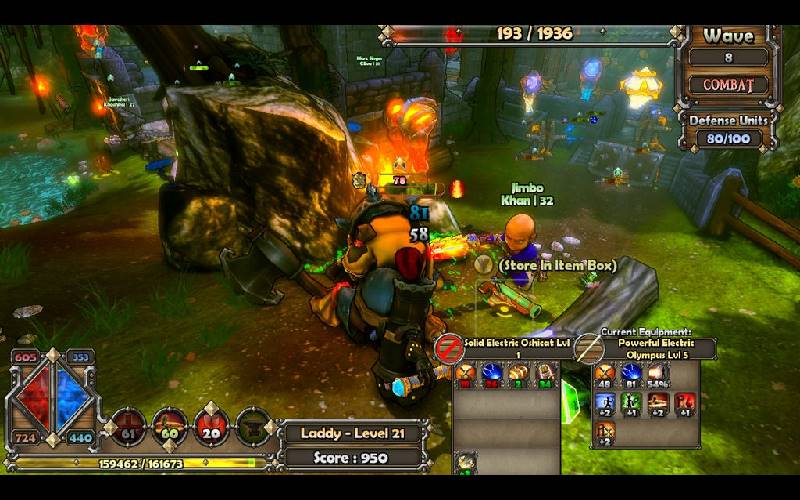Image resolution: width=800 pixels, height=500 pixels.
Task: Select the hotbar ability costing 61 mana
Action: 127,427
